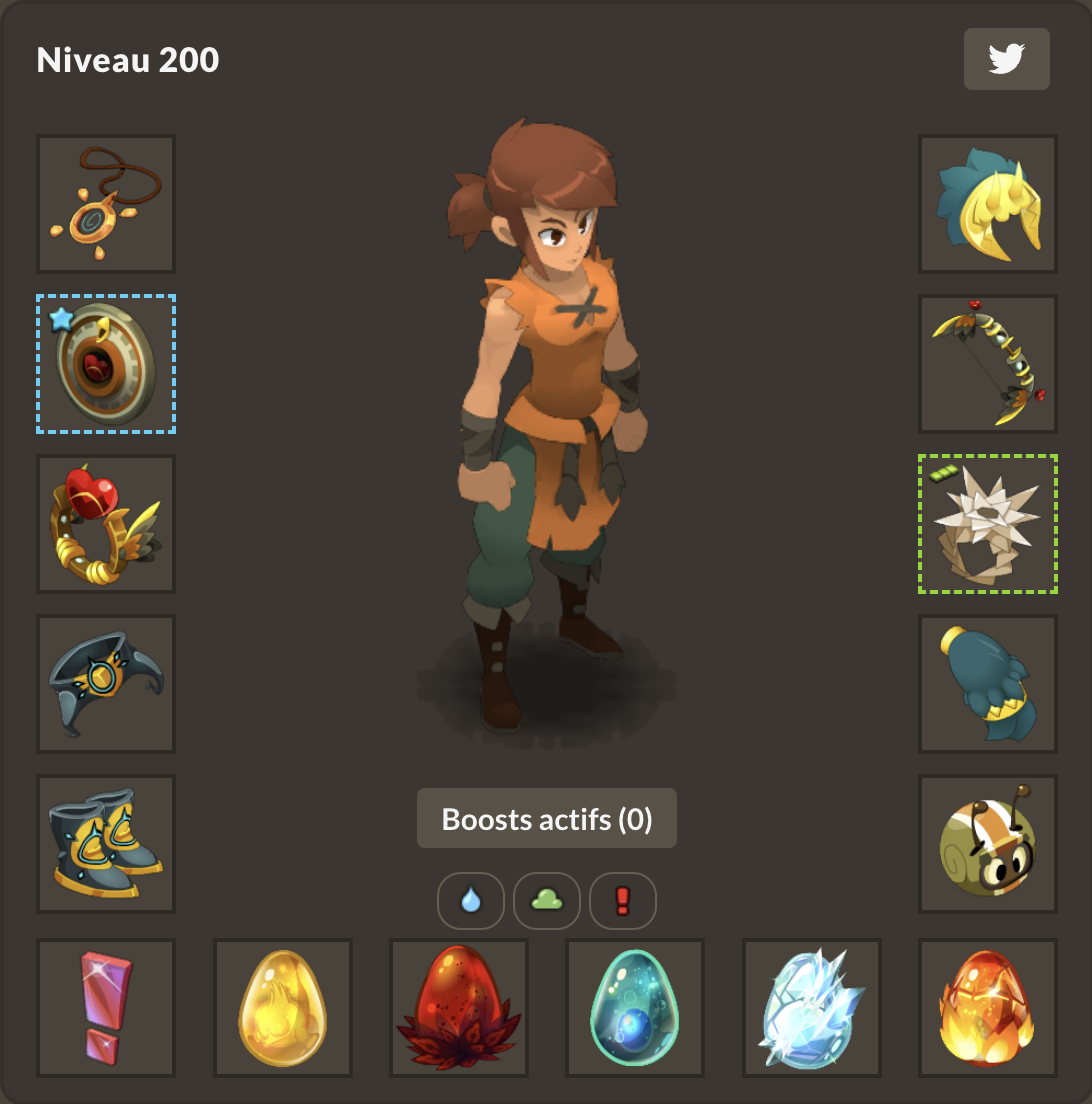Select the dark belt with gold buckle
Screen dimensions: 1092x1104
[x=106, y=684]
